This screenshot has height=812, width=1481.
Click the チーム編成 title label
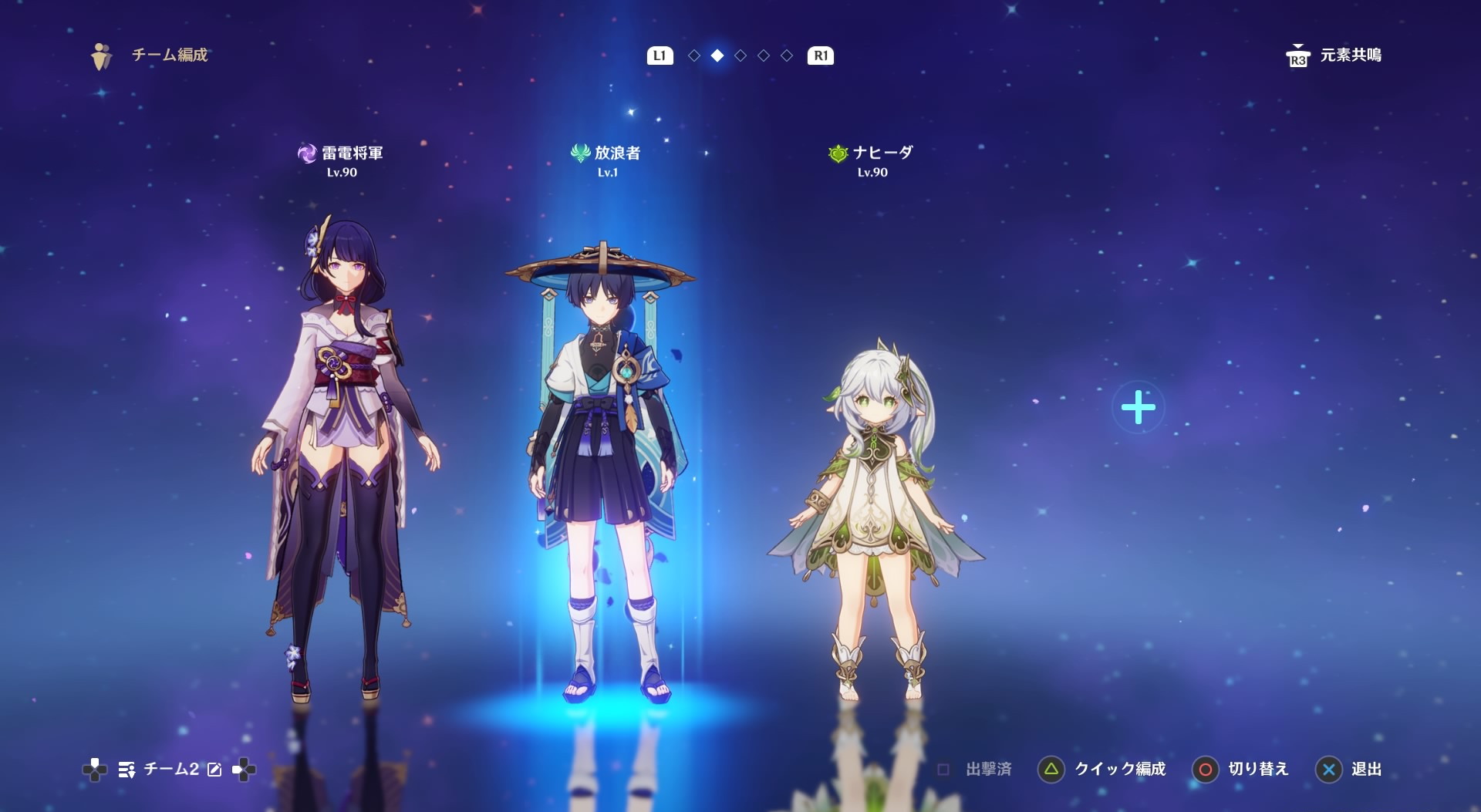click(170, 55)
